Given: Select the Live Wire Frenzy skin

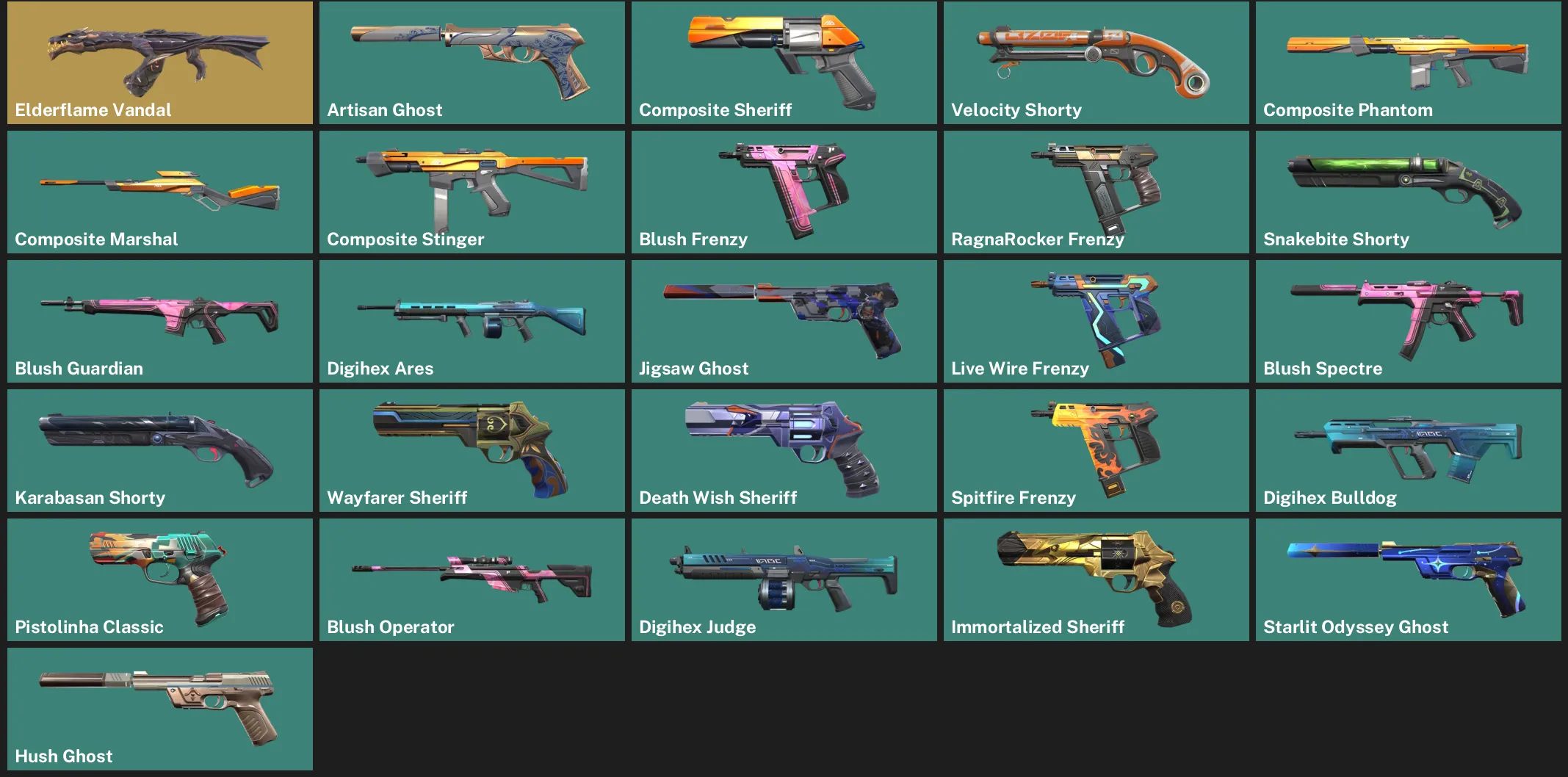Looking at the screenshot, I should (1094, 321).
